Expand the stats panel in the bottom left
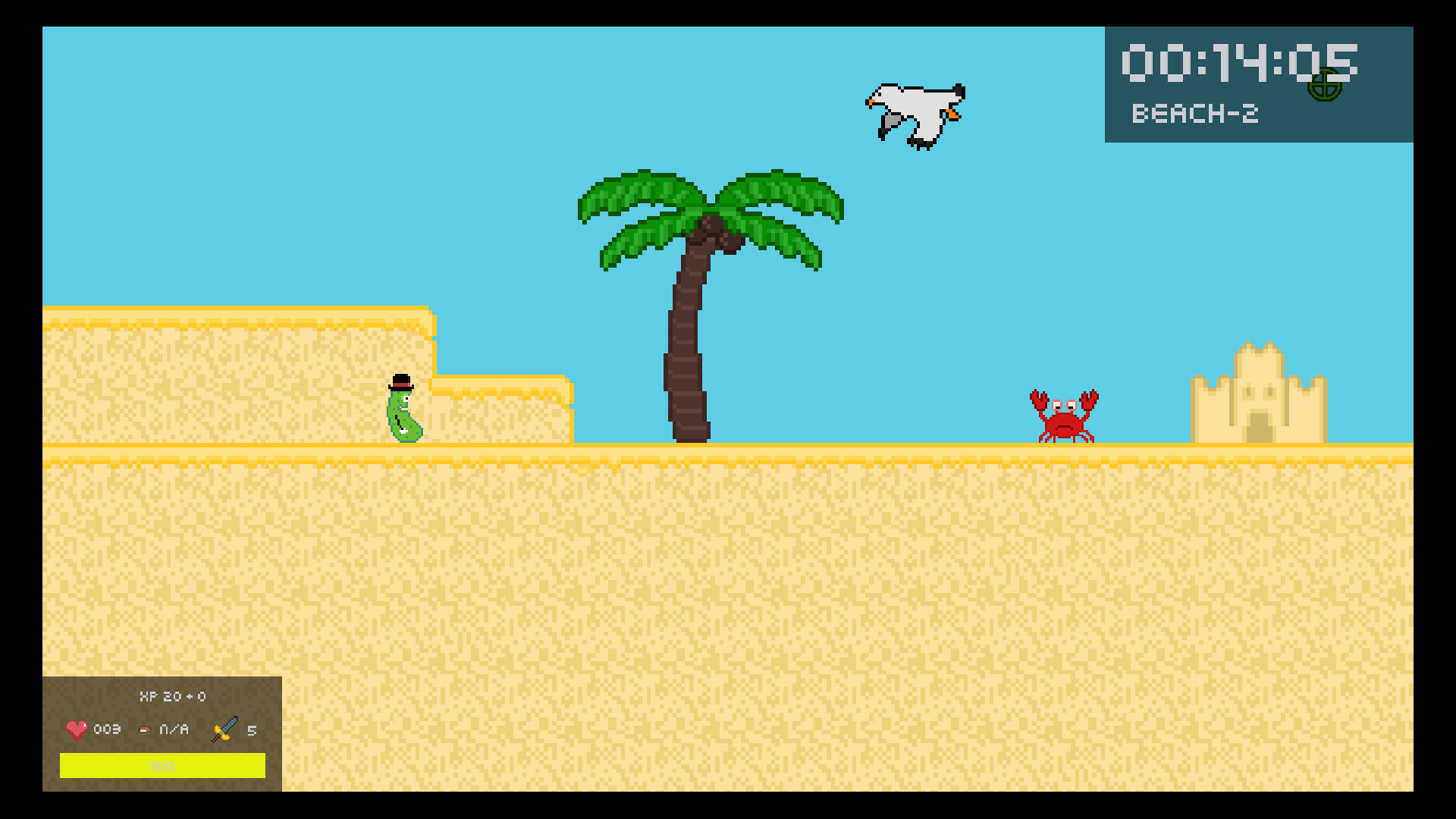Viewport: 1456px width, 819px height. point(163,732)
